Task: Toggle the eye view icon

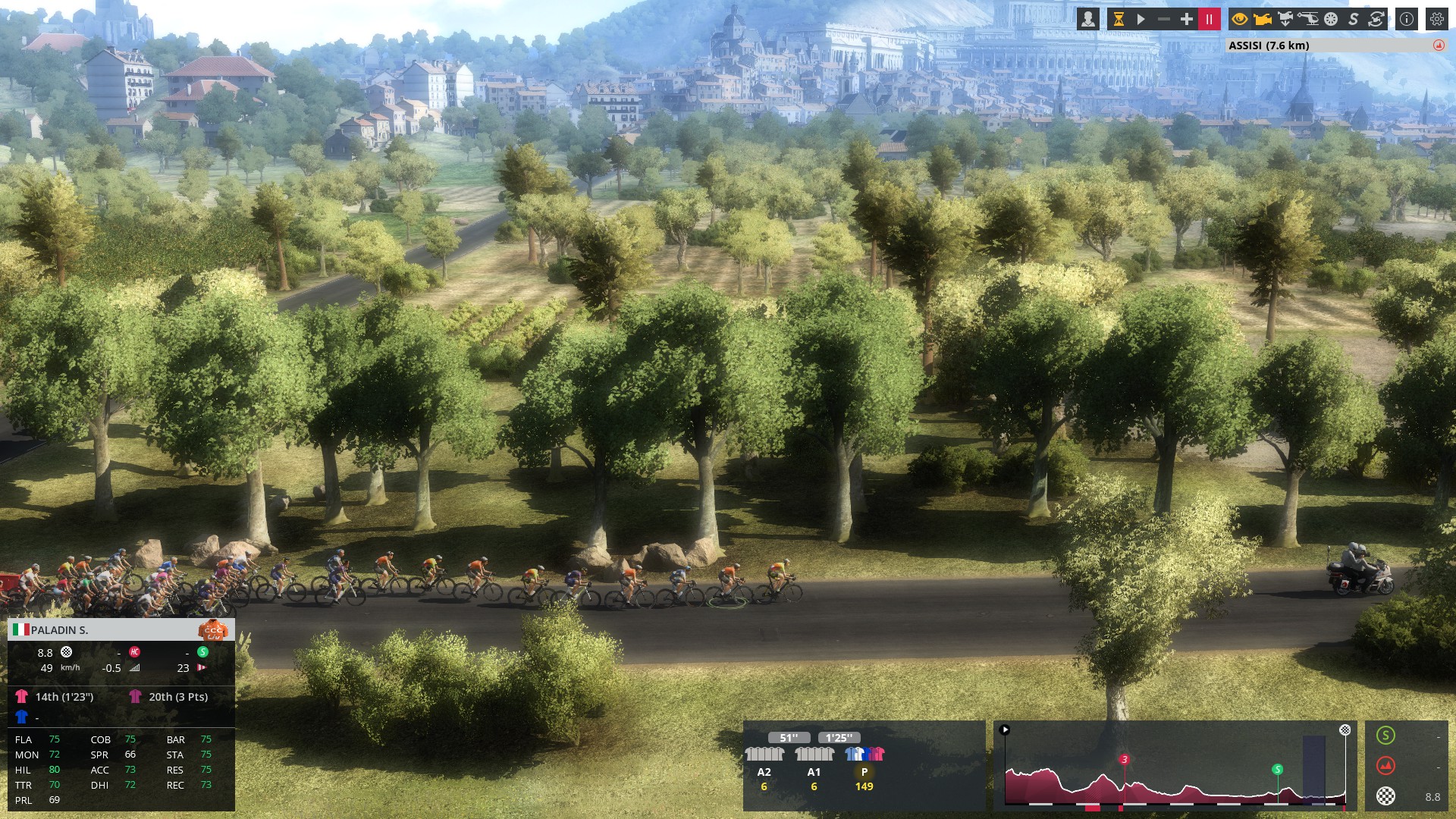Action: point(1240,20)
